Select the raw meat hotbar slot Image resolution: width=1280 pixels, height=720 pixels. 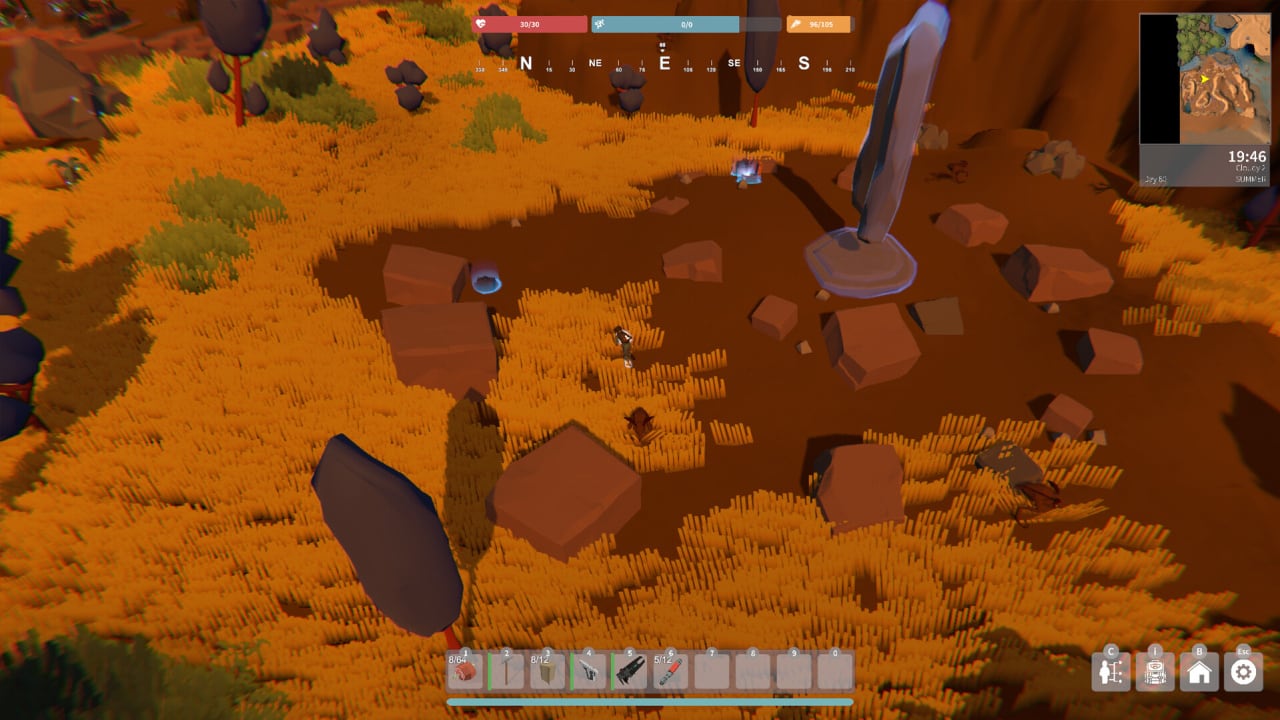[x=465, y=671]
